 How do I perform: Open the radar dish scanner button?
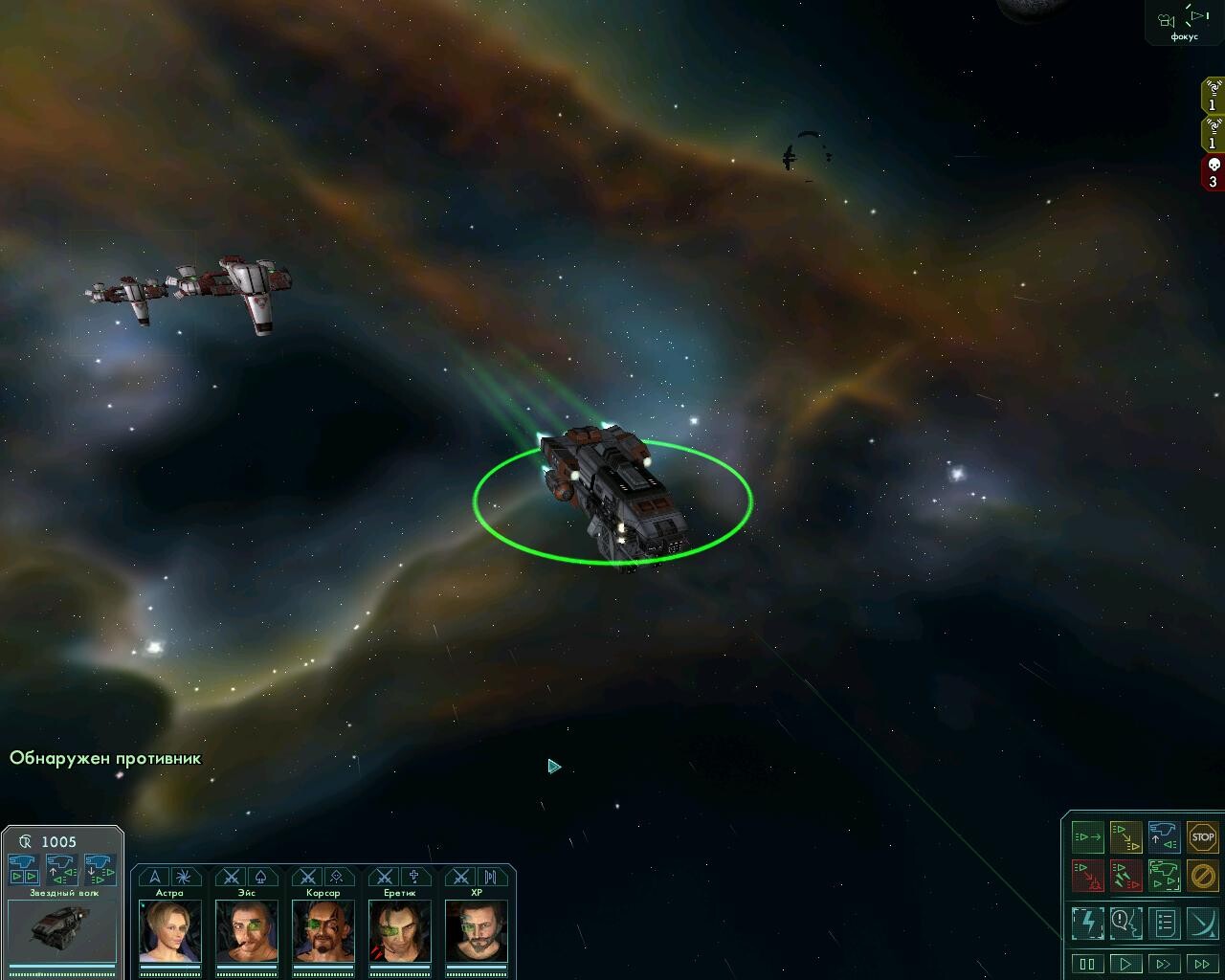[x=1202, y=924]
